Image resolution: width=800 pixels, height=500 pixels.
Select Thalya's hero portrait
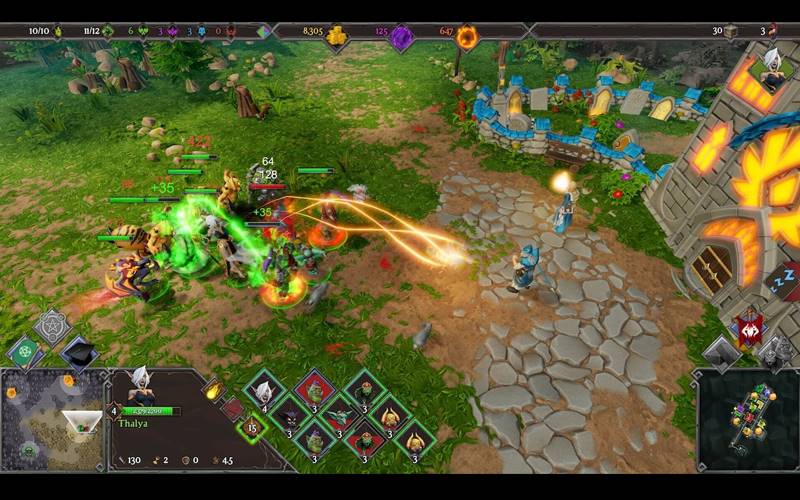click(141, 388)
